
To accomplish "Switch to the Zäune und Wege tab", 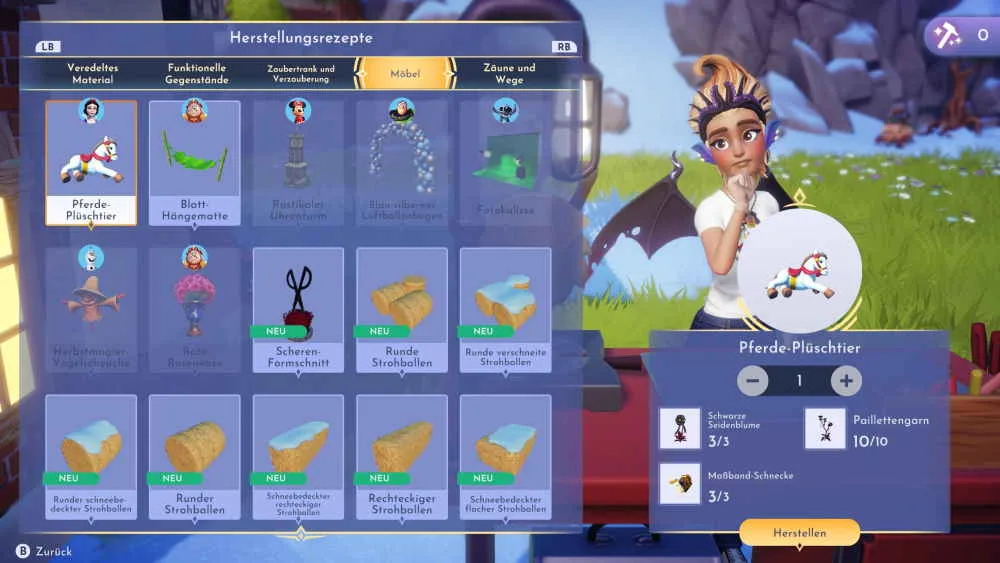I will [509, 73].
